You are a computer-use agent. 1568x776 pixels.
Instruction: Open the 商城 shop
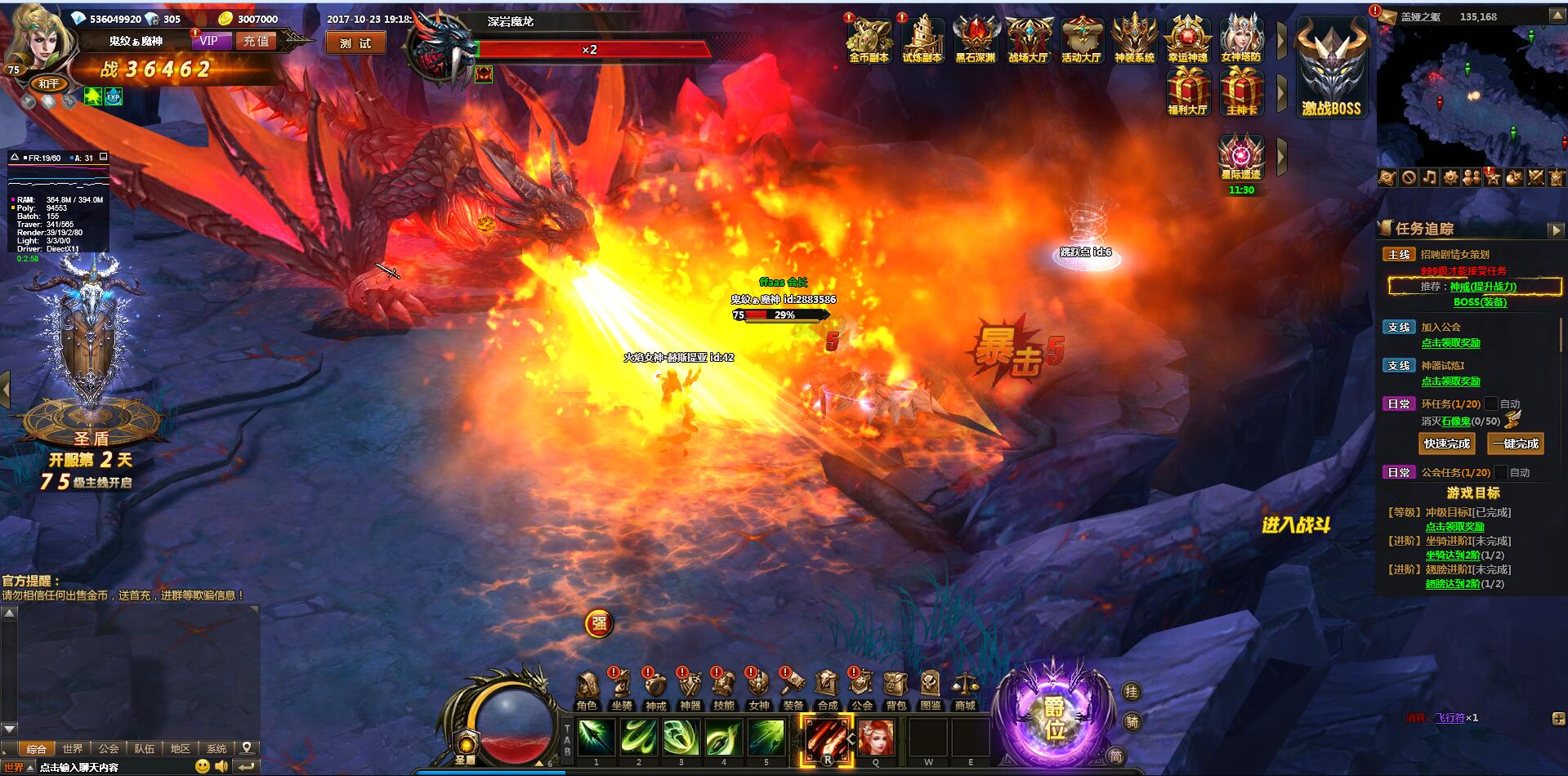(964, 690)
